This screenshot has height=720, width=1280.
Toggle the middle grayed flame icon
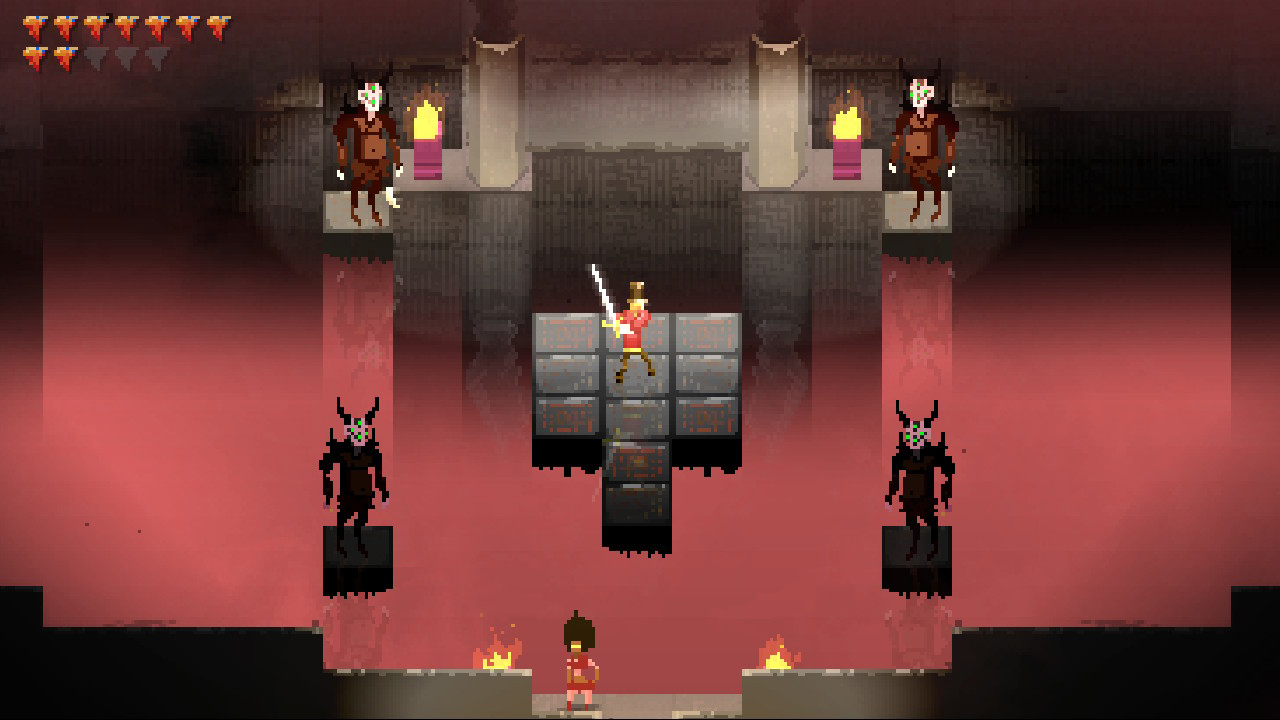point(125,56)
